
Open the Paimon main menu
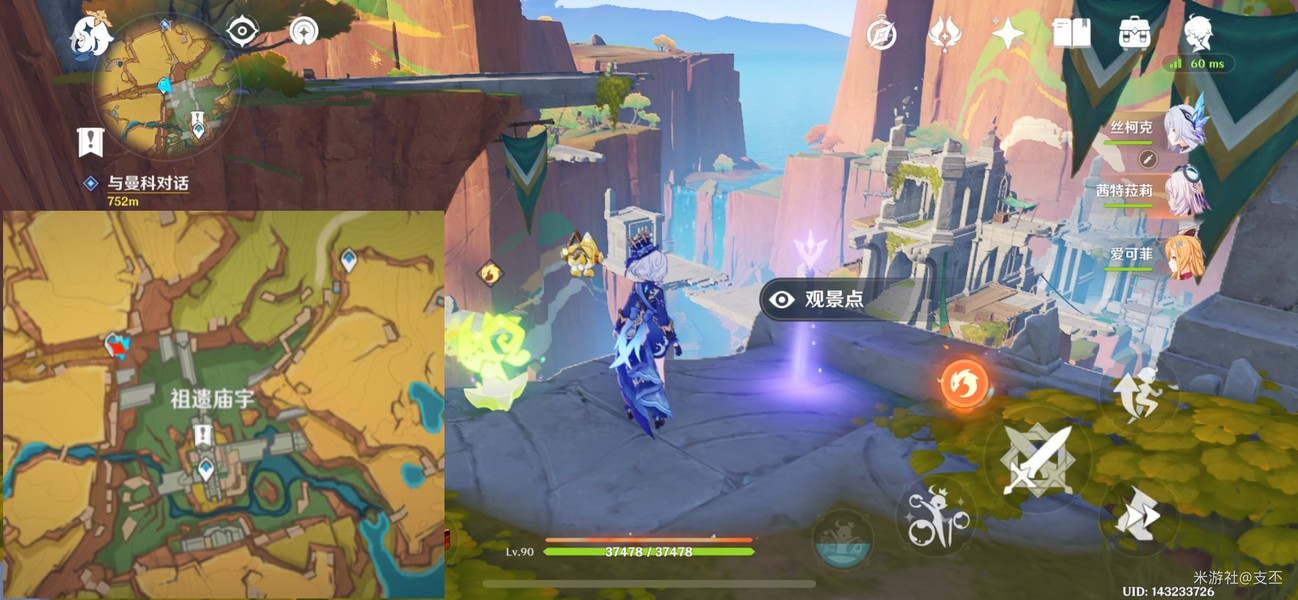click(90, 38)
